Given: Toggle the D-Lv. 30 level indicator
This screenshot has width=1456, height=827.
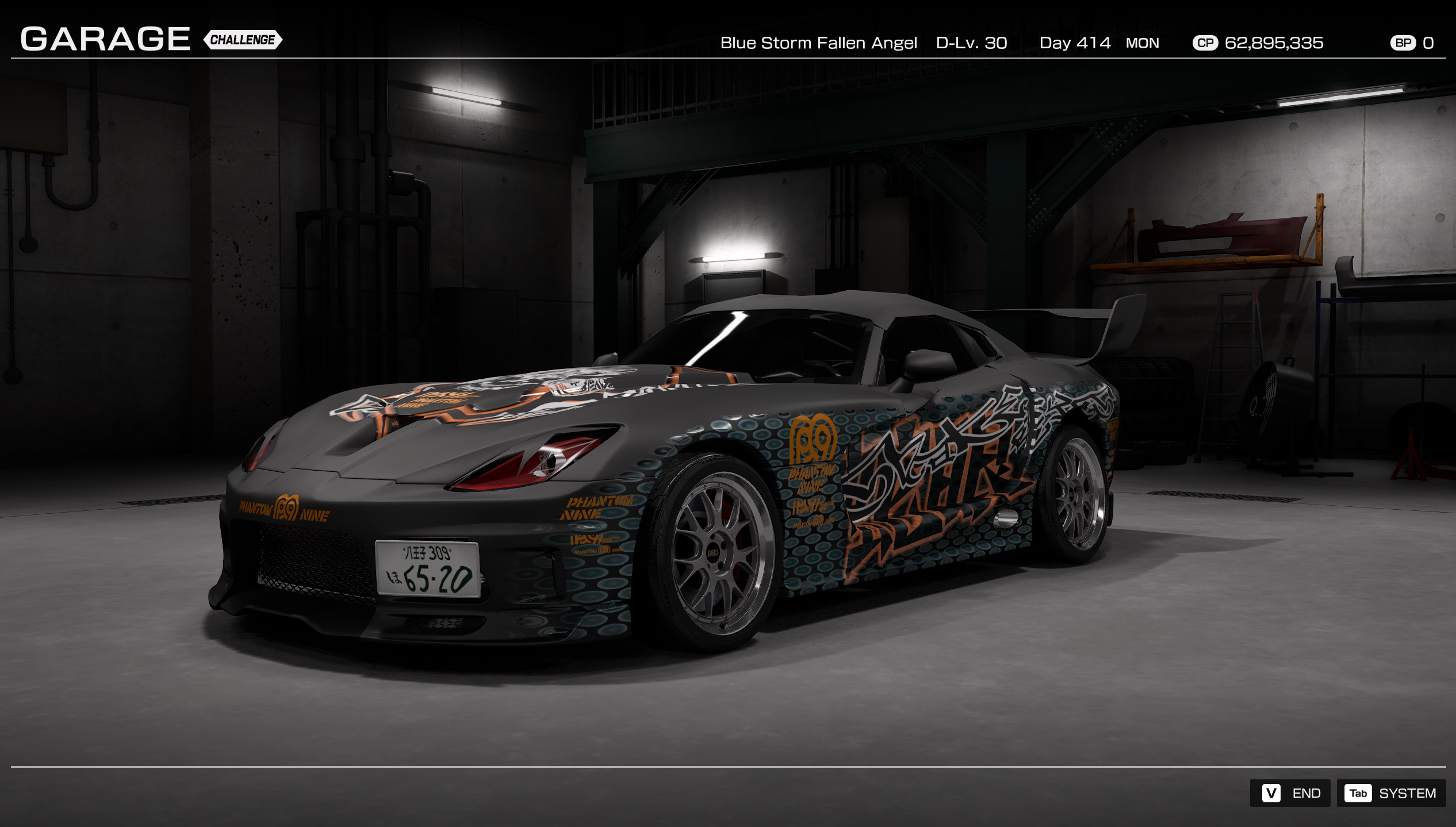Looking at the screenshot, I should point(972,43).
